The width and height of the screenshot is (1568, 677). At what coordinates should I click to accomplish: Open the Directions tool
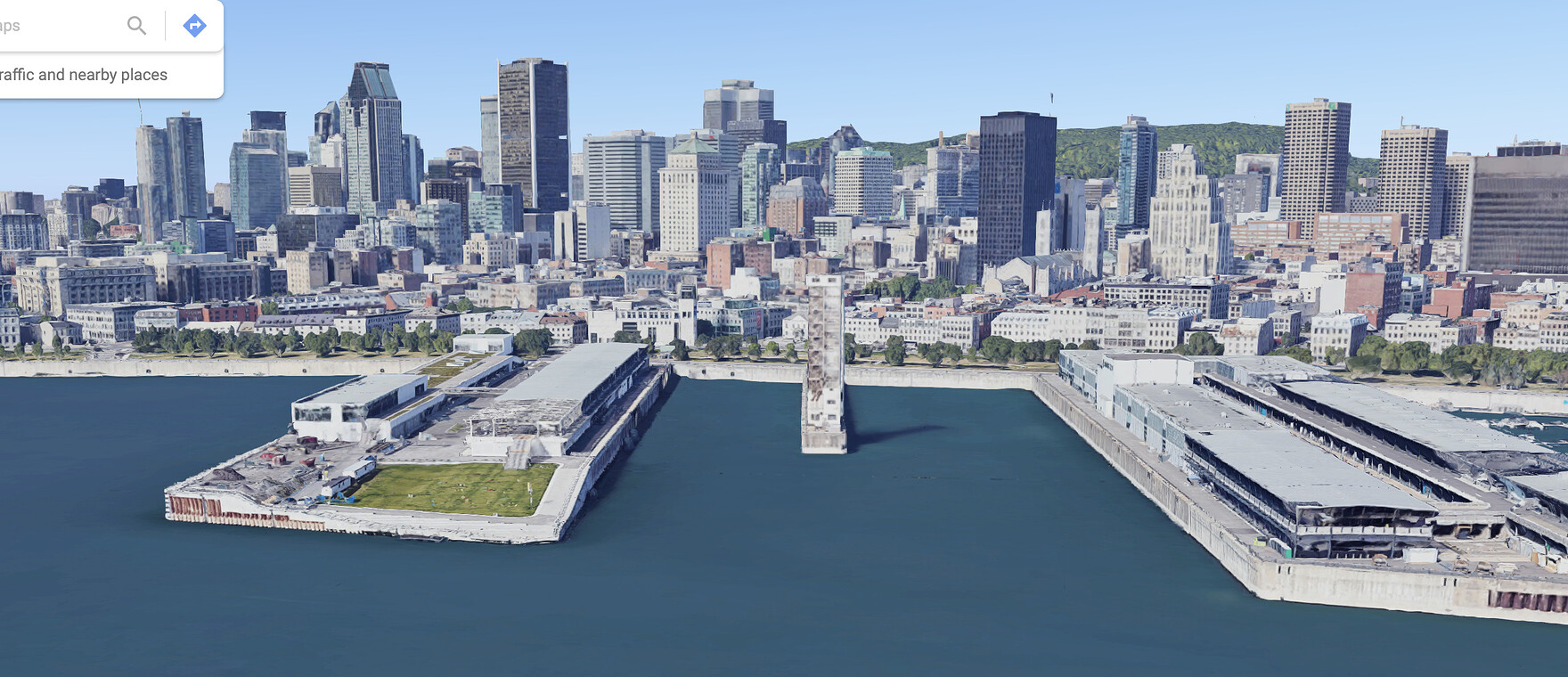194,25
